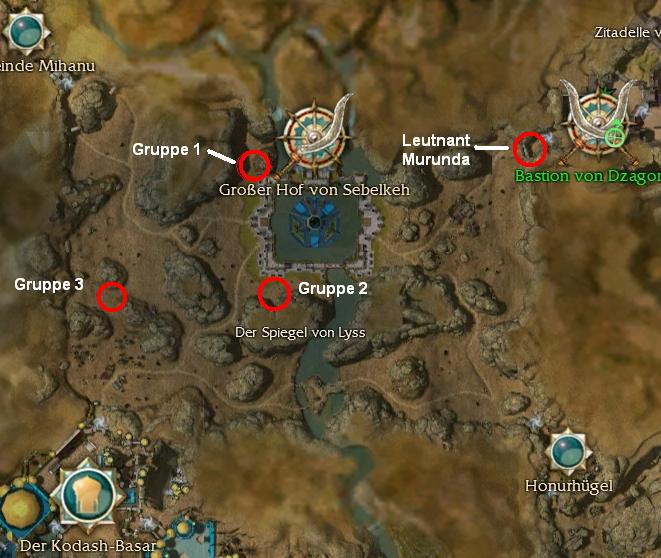Choose the Honurhügel outpost marker
The image size is (661, 558).
[x=567, y=451]
